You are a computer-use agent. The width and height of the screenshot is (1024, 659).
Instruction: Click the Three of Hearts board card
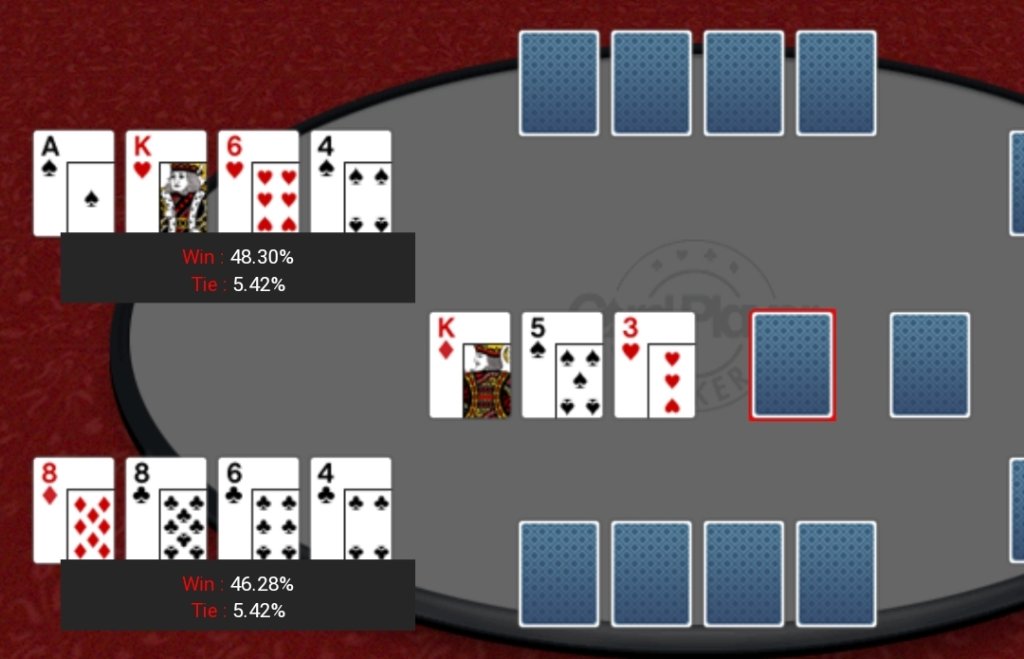[654, 365]
